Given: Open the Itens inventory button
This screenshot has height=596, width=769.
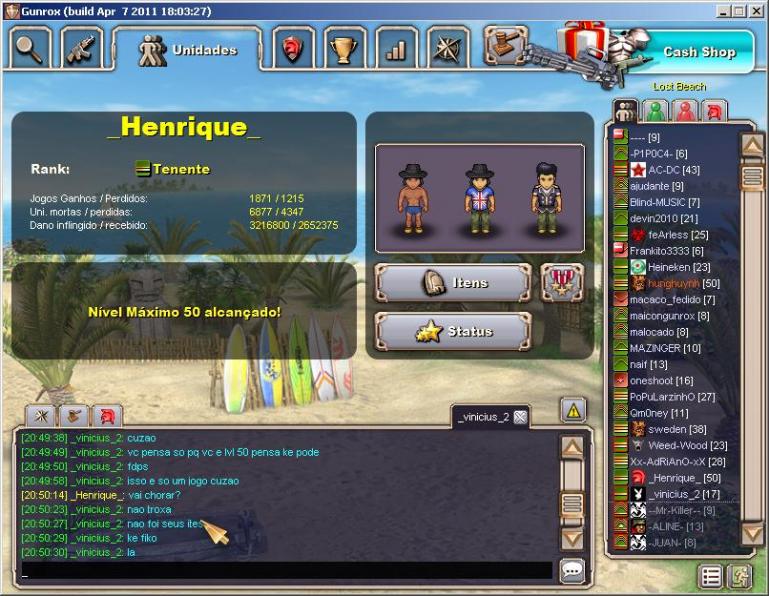Looking at the screenshot, I should click(453, 283).
